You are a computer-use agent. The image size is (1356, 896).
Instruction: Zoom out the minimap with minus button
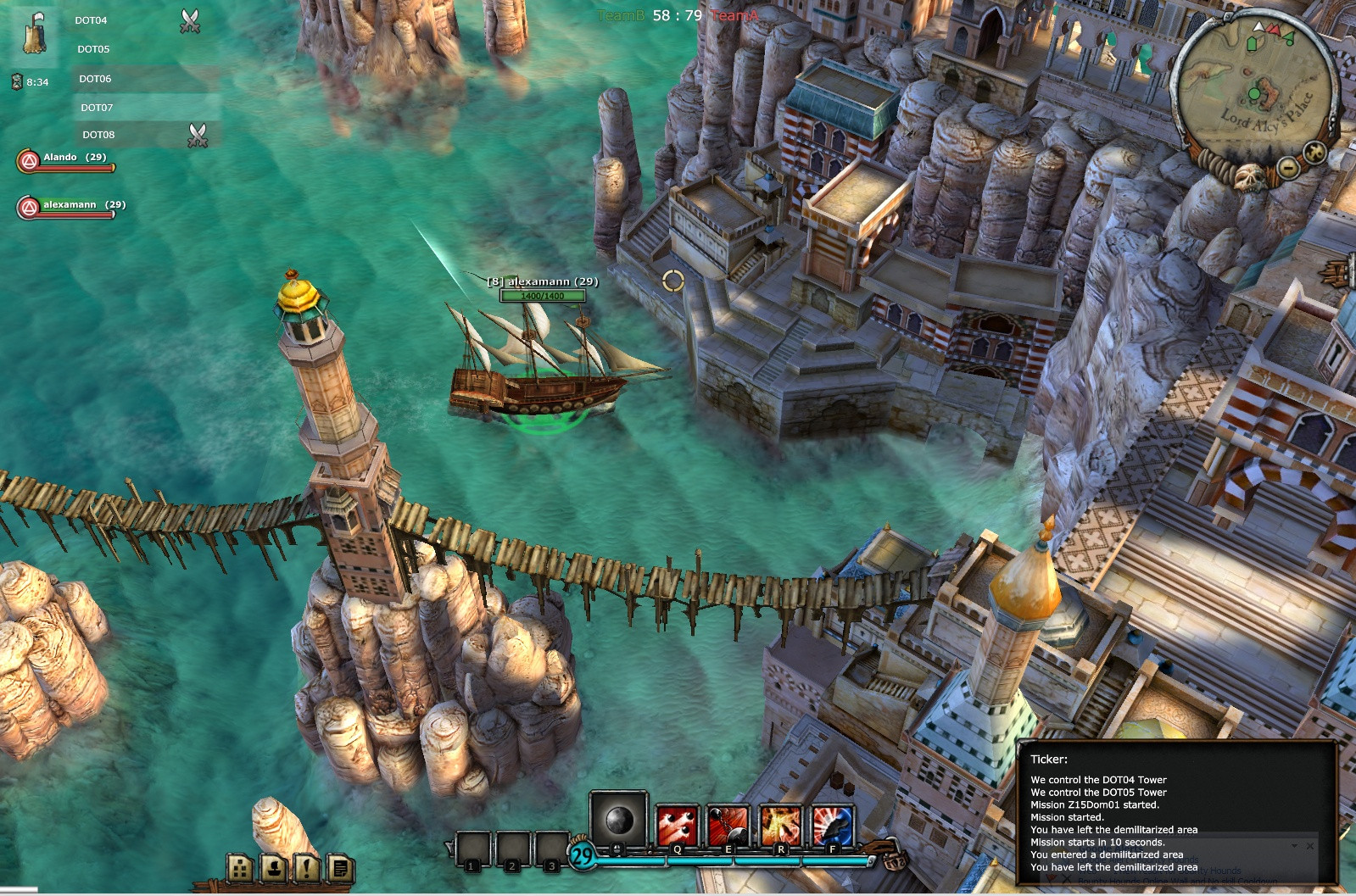tap(1287, 168)
